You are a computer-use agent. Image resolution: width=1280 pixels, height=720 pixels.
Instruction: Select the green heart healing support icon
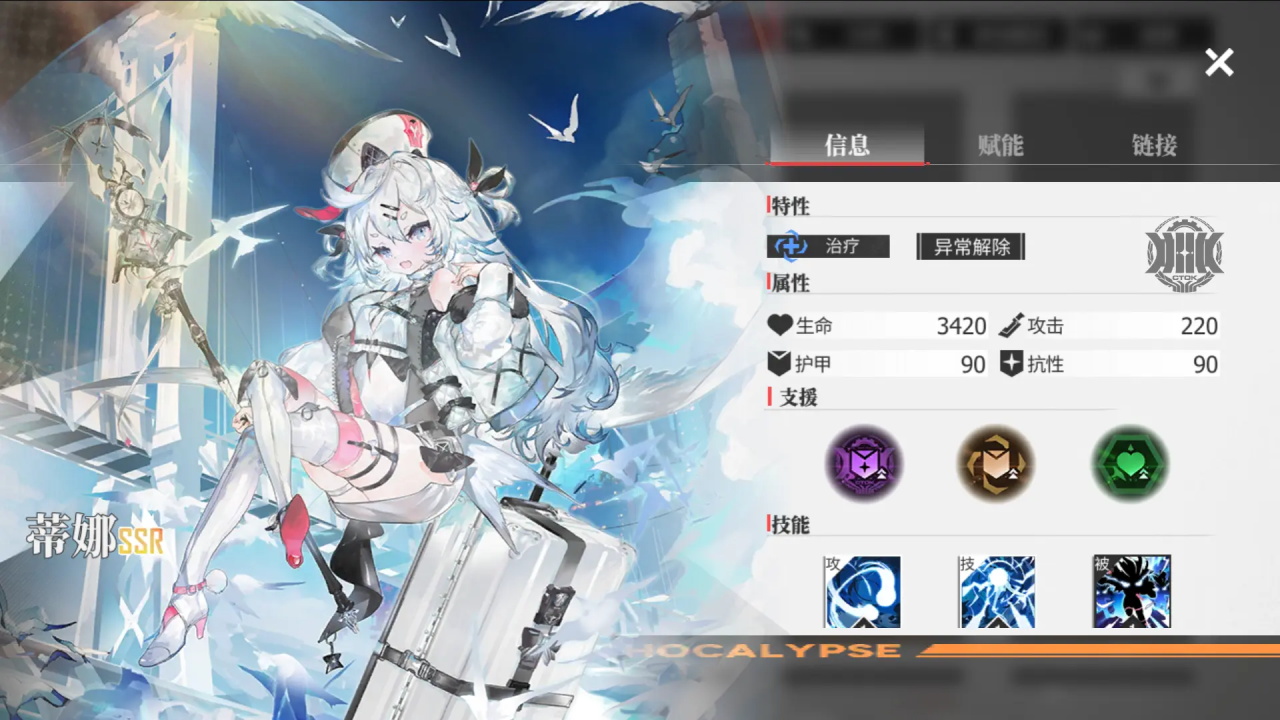pos(1129,463)
